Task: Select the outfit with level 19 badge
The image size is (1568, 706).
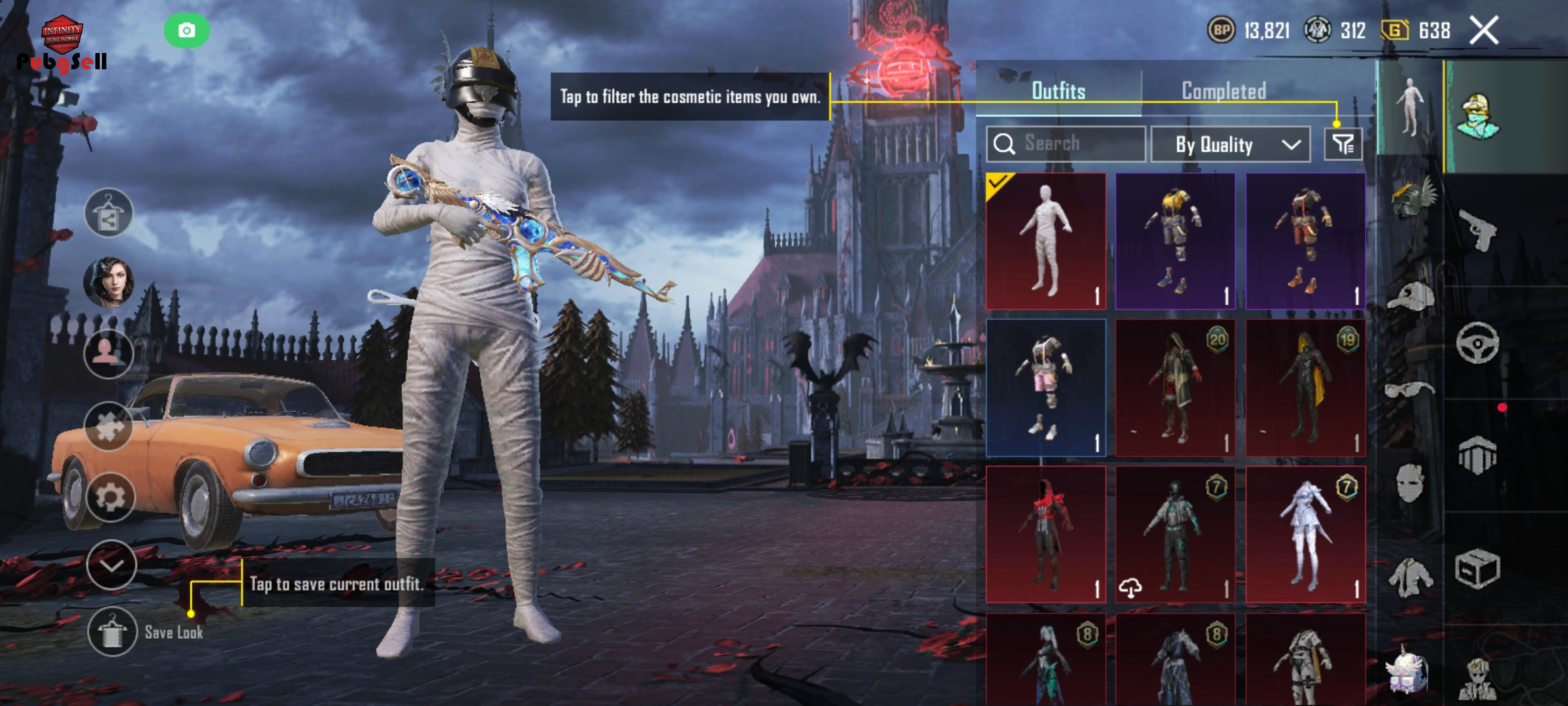Action: 1305,388
